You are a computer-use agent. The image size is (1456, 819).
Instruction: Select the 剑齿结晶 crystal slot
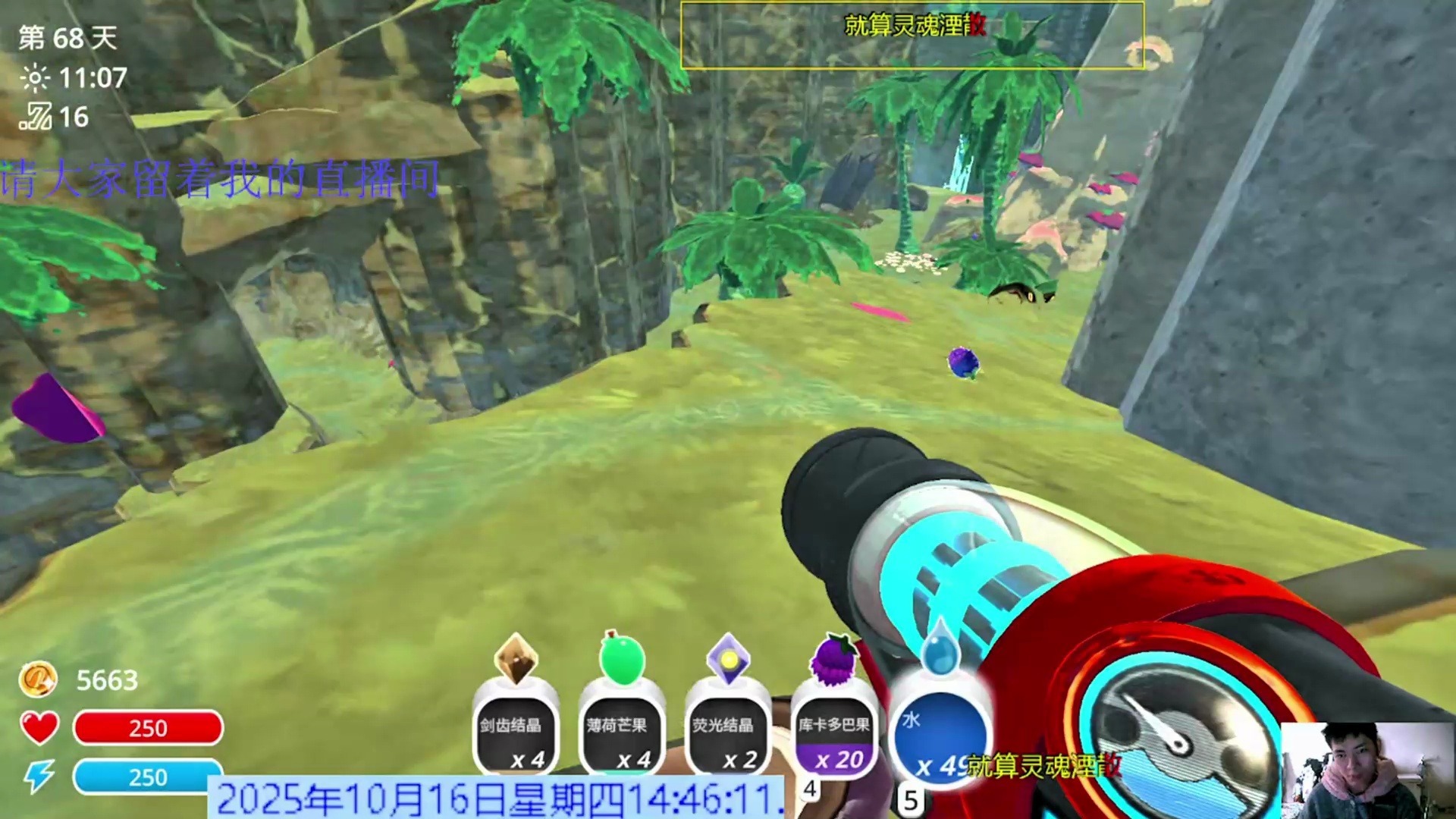pyautogui.click(x=515, y=733)
